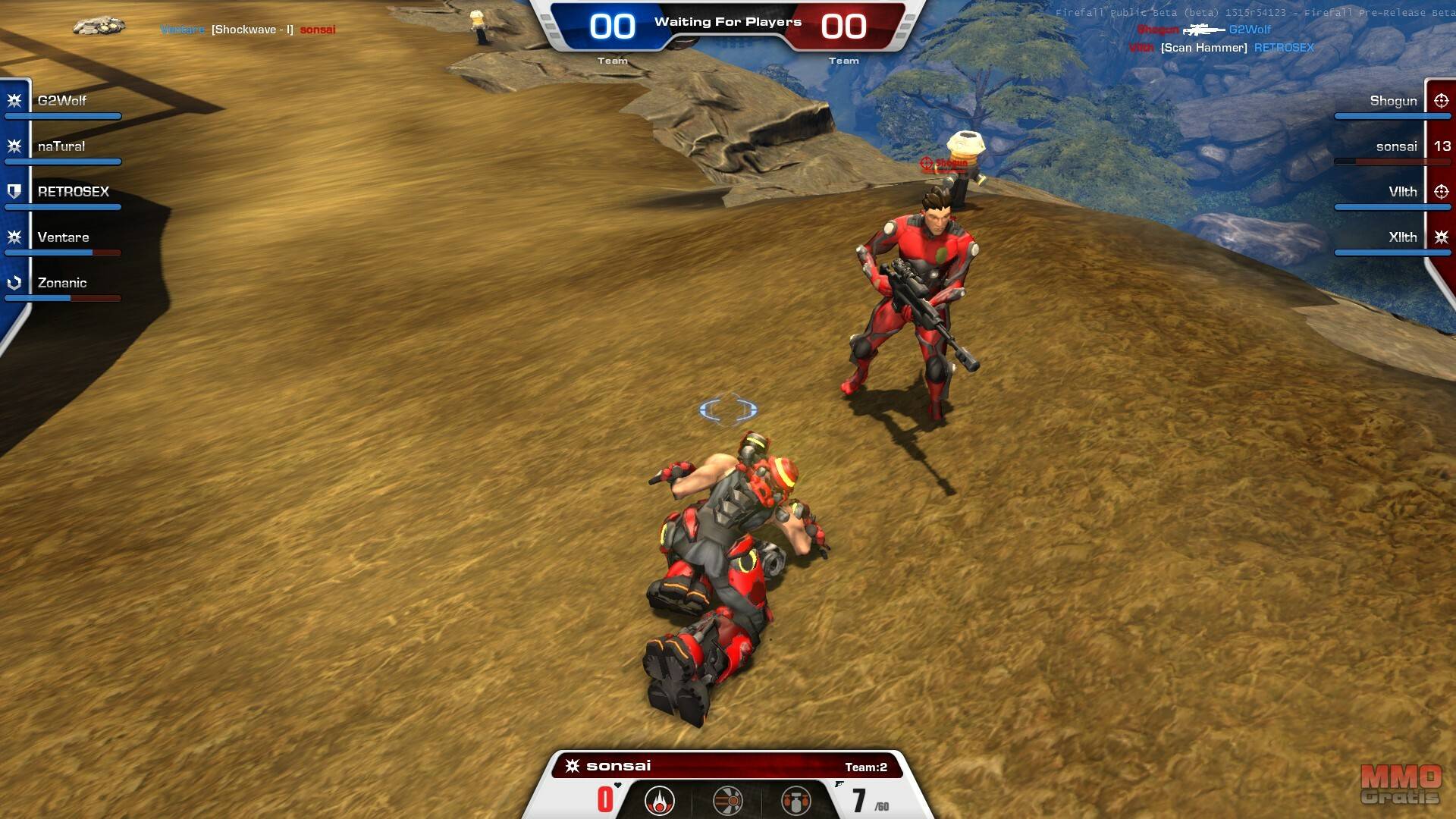Select G2Wolf in the blue team list
The image size is (1456, 819).
tap(62, 101)
